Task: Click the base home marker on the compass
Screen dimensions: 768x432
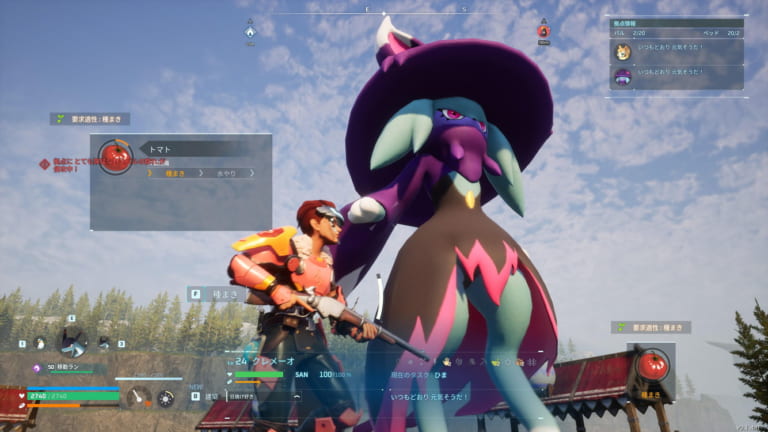Action: tap(250, 31)
